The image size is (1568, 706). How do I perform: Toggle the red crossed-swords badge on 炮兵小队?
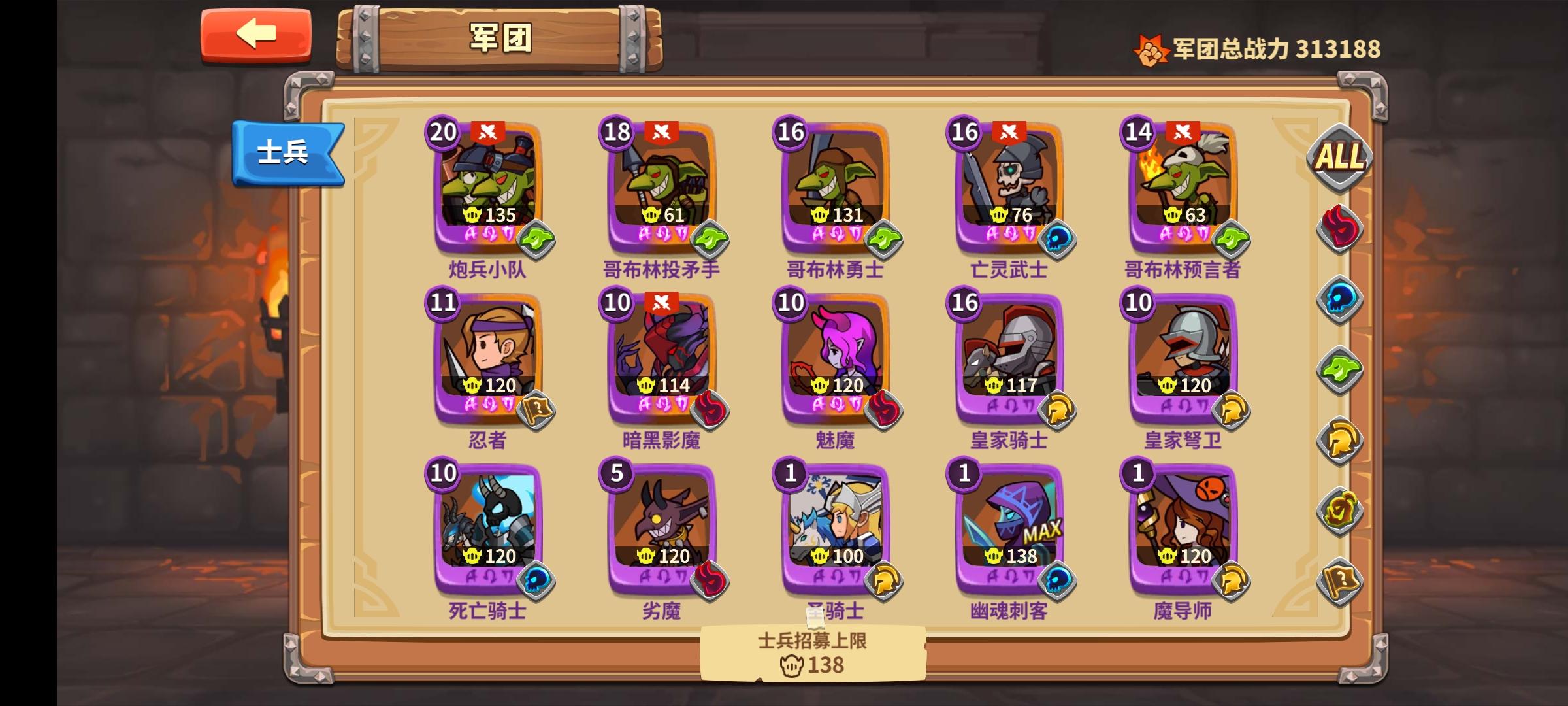pyautogui.click(x=487, y=131)
